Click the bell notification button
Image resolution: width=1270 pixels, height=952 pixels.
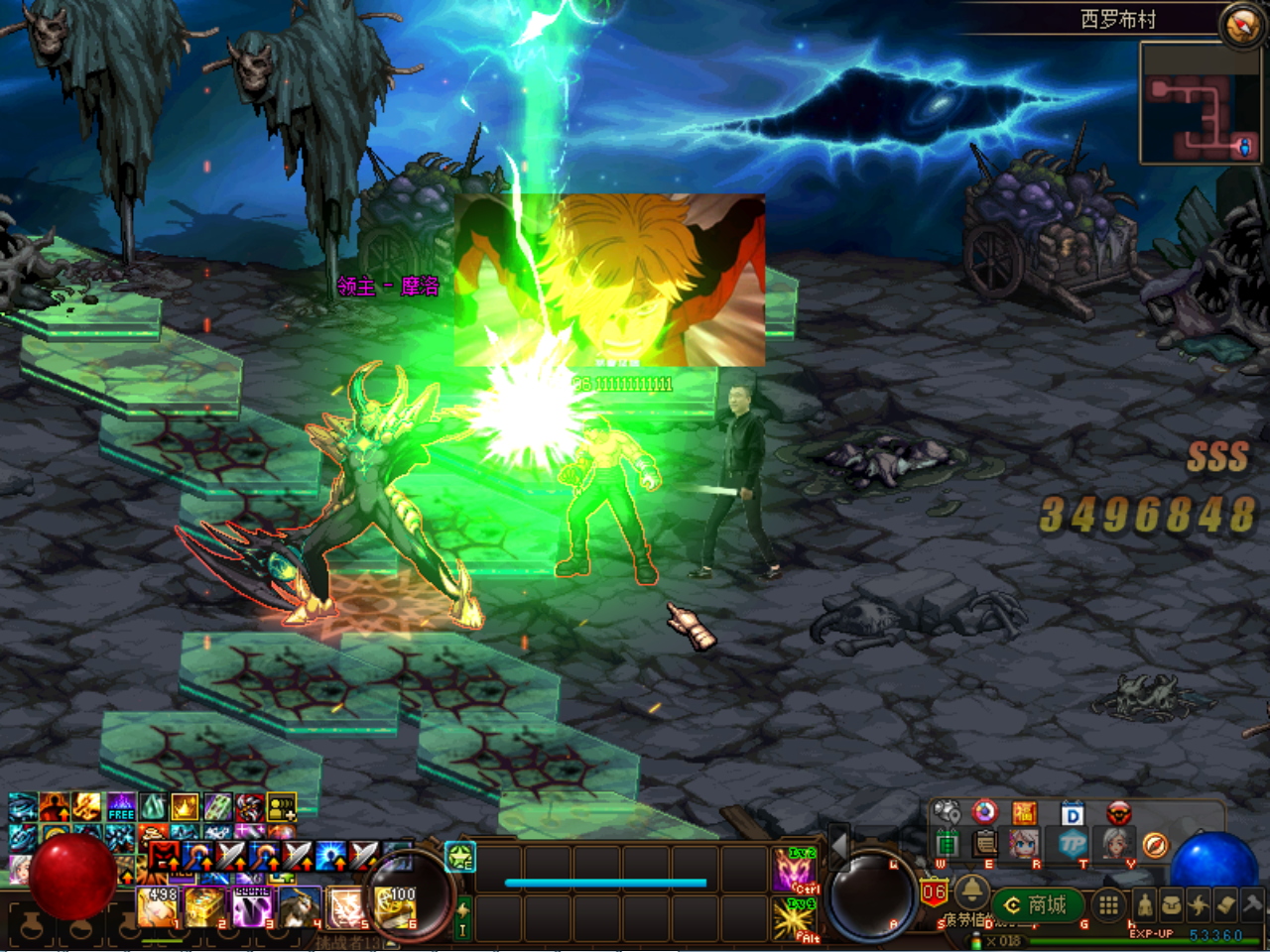[971, 892]
